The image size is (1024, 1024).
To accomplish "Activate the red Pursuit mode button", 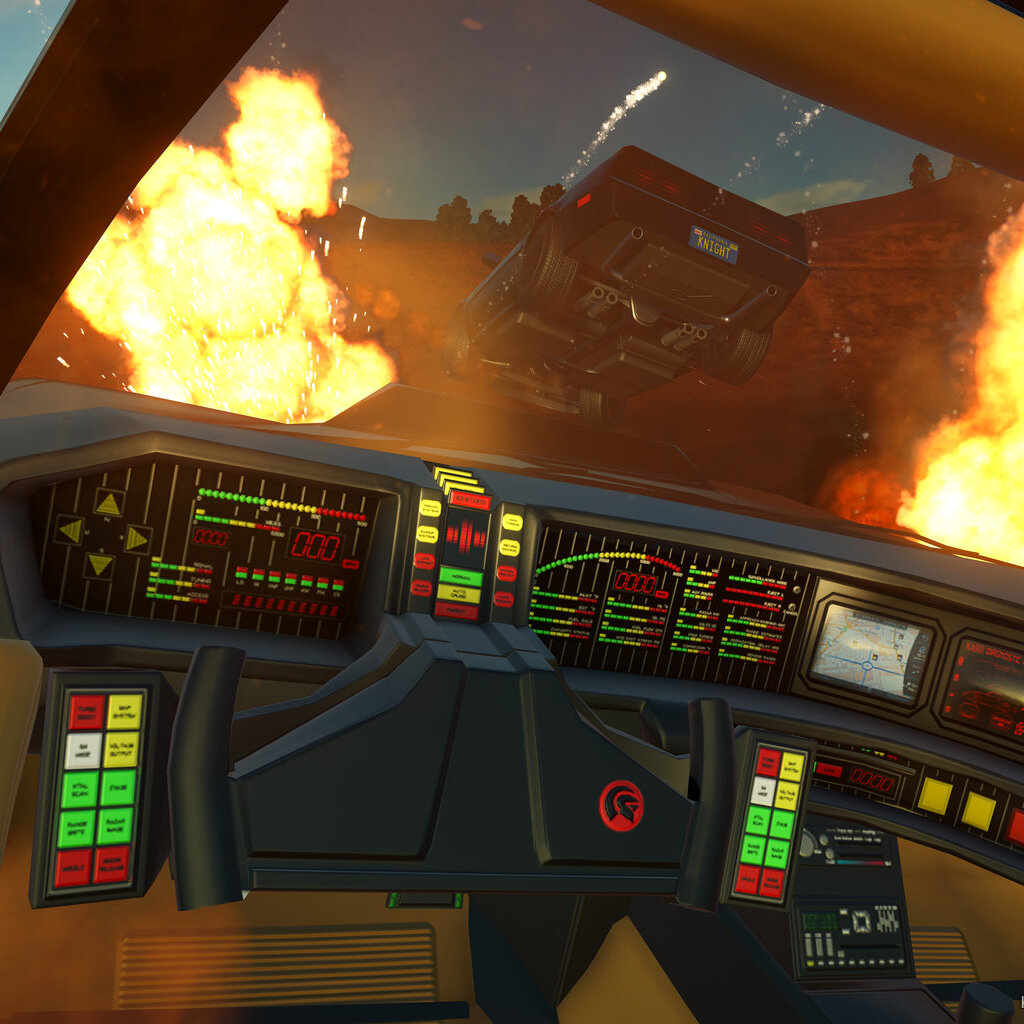I will 456,610.
